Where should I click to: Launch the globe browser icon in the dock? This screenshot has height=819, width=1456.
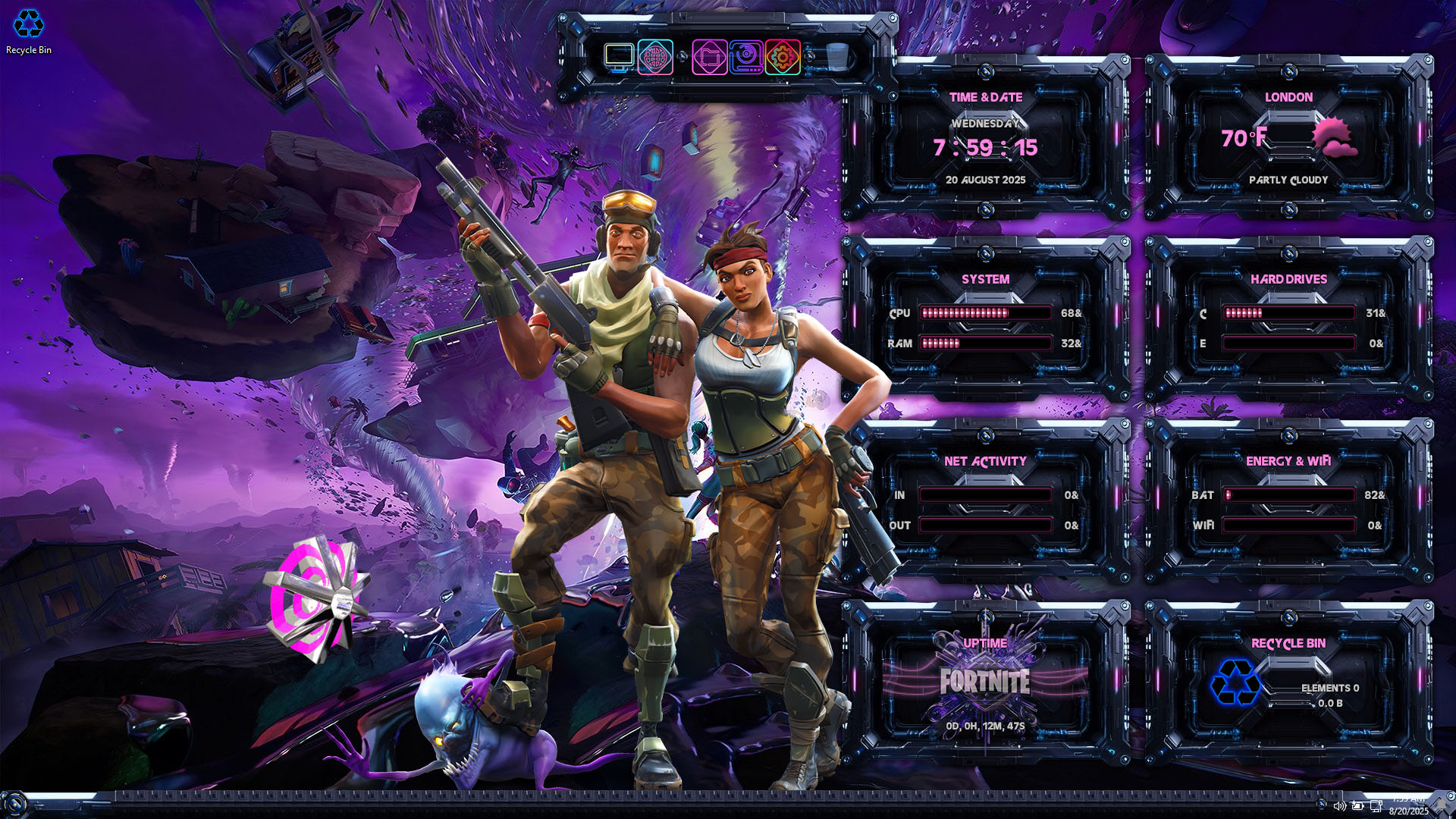tap(655, 58)
